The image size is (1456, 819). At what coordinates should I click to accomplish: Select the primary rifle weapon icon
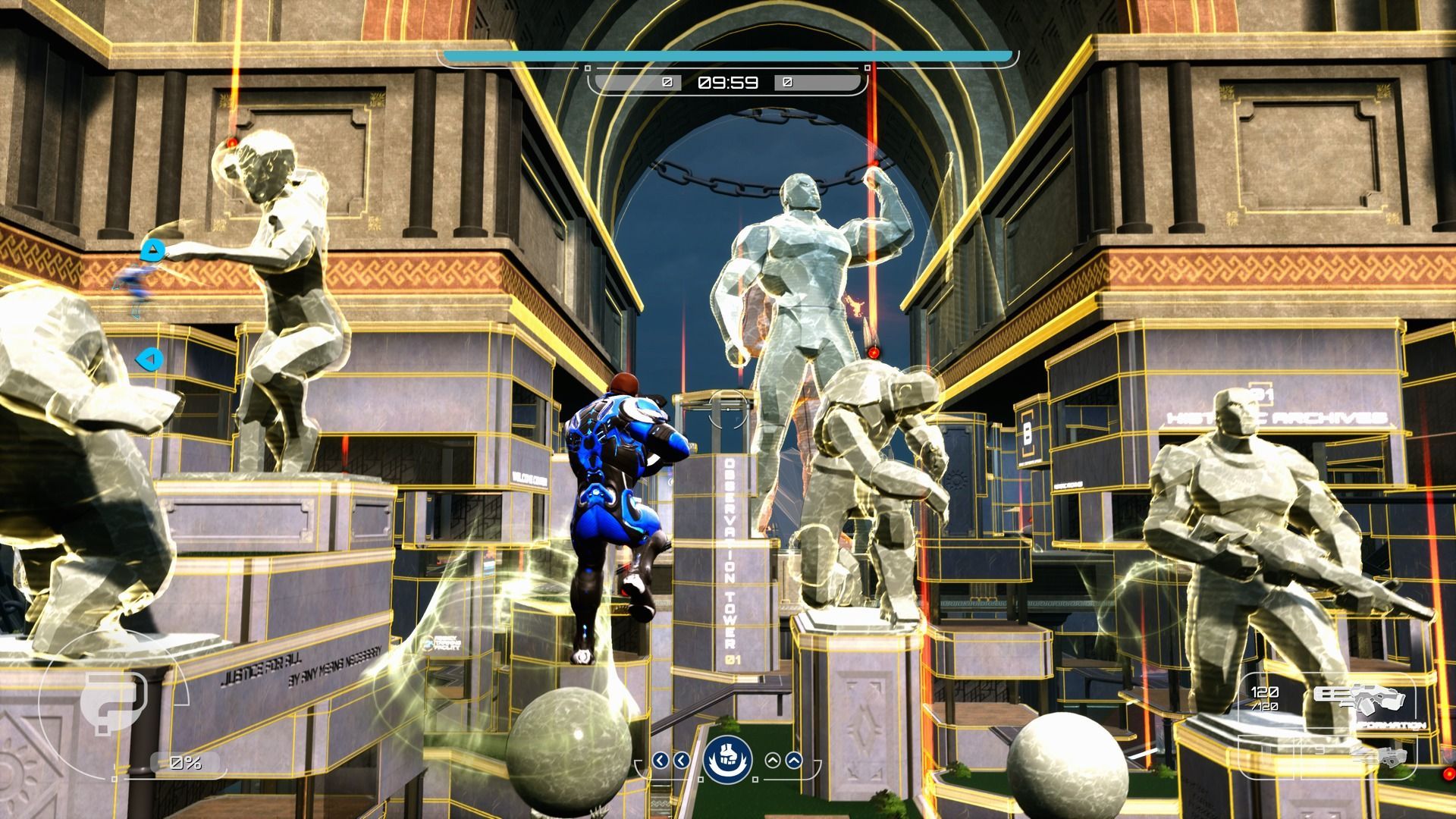[1359, 699]
